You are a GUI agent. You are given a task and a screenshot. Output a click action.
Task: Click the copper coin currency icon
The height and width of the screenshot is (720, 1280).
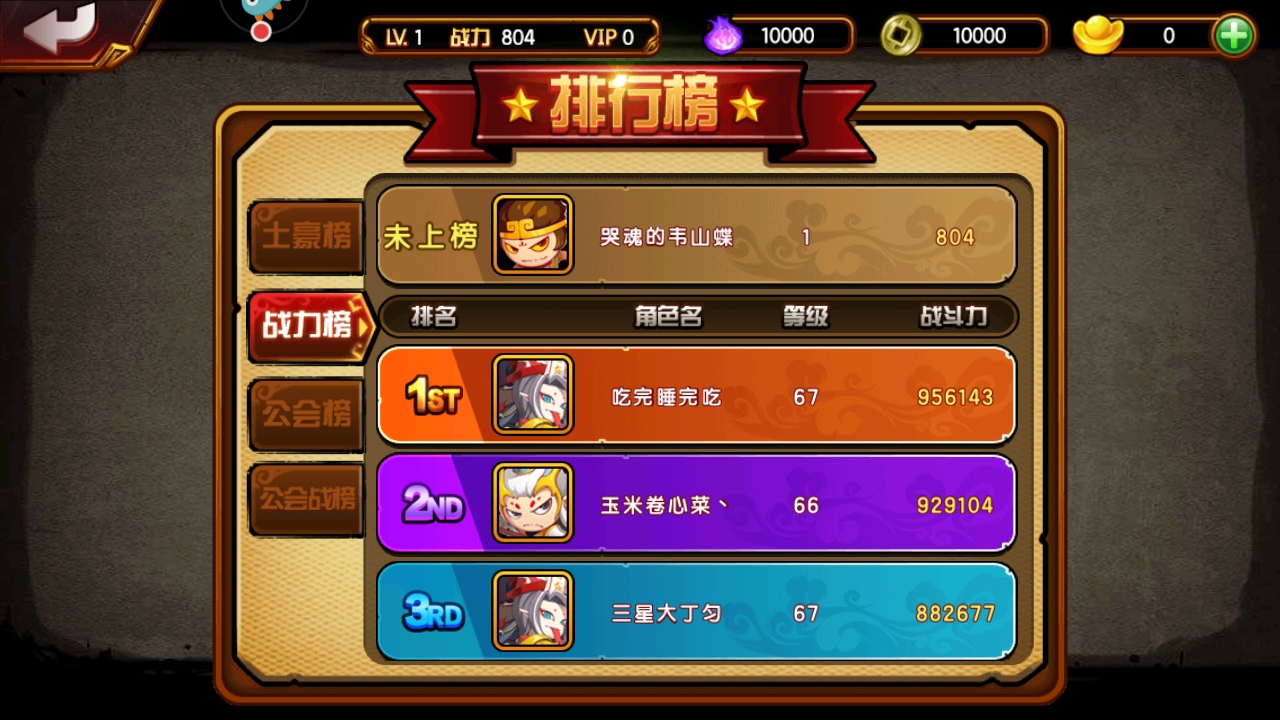click(901, 35)
